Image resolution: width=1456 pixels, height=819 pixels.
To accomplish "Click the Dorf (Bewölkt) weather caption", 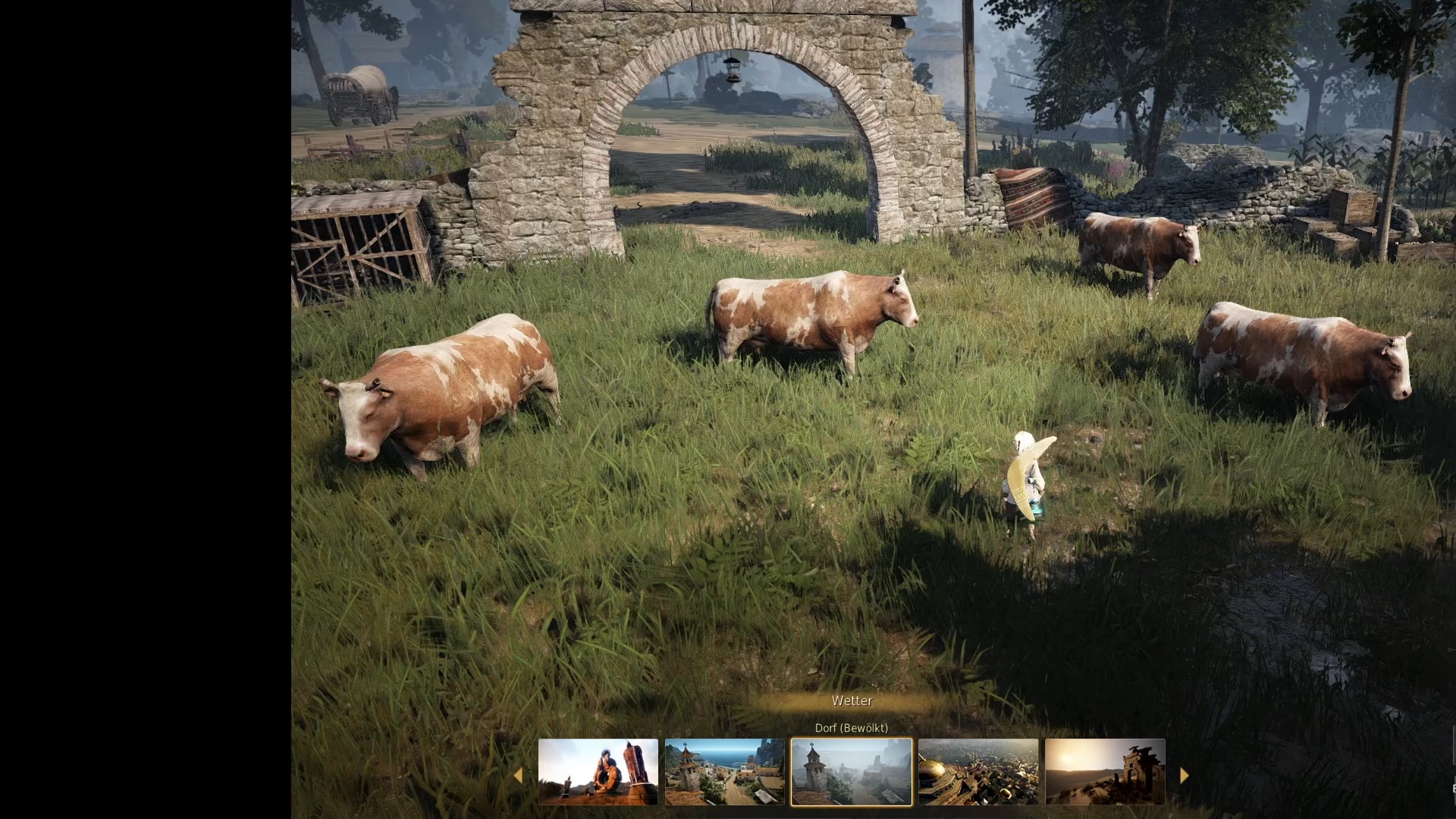I will [x=851, y=728].
